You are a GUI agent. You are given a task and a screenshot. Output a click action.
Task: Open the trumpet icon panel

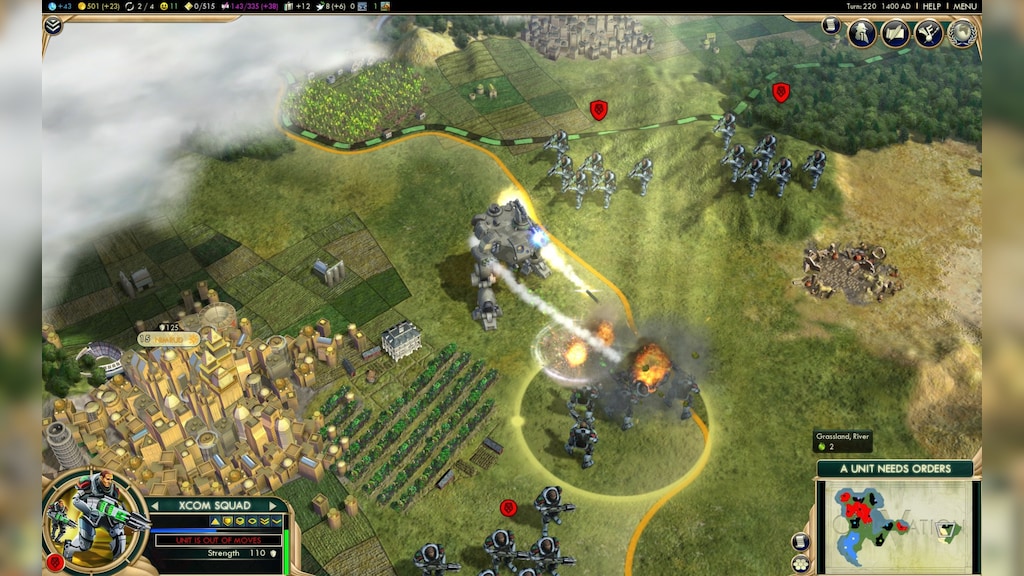click(928, 33)
